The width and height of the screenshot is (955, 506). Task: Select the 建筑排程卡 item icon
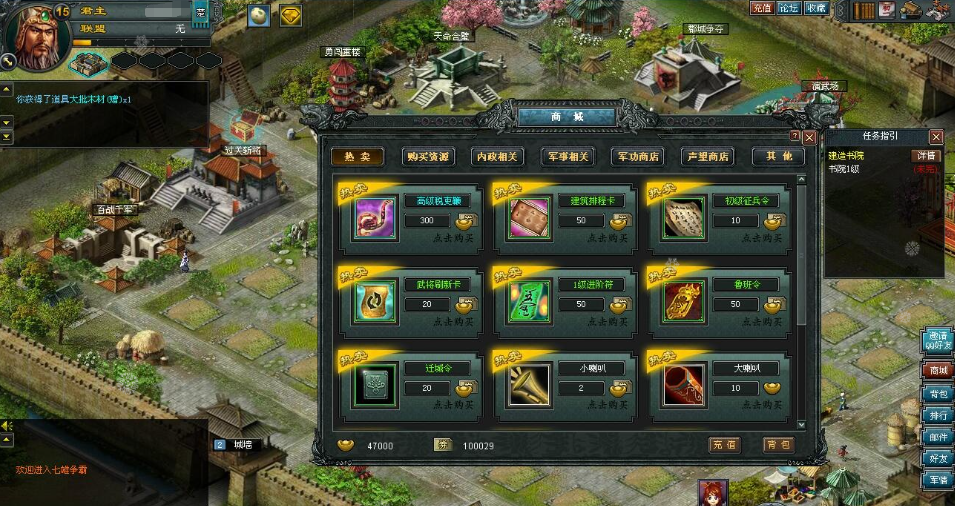529,219
